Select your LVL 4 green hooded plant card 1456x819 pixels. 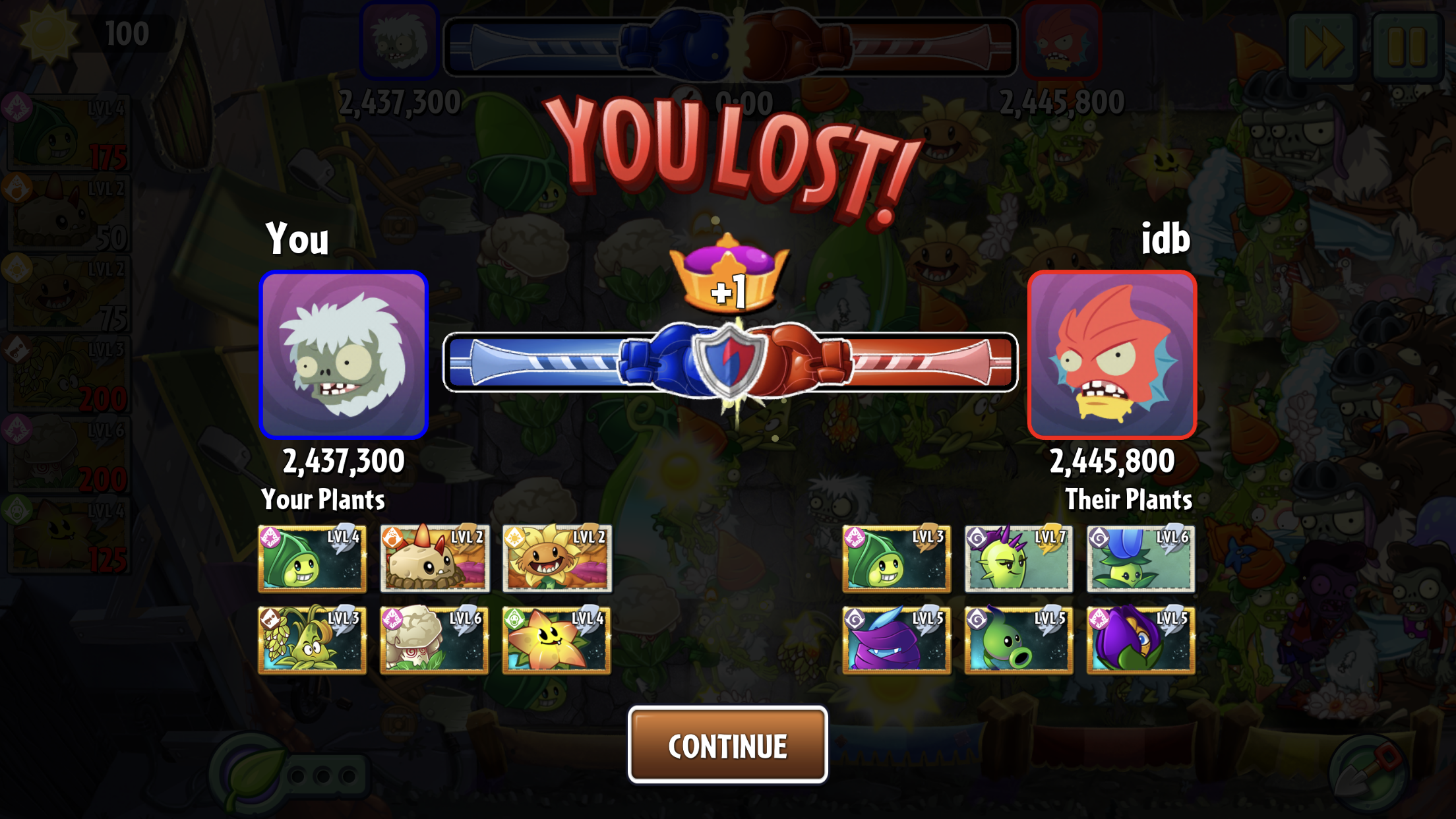click(x=312, y=559)
